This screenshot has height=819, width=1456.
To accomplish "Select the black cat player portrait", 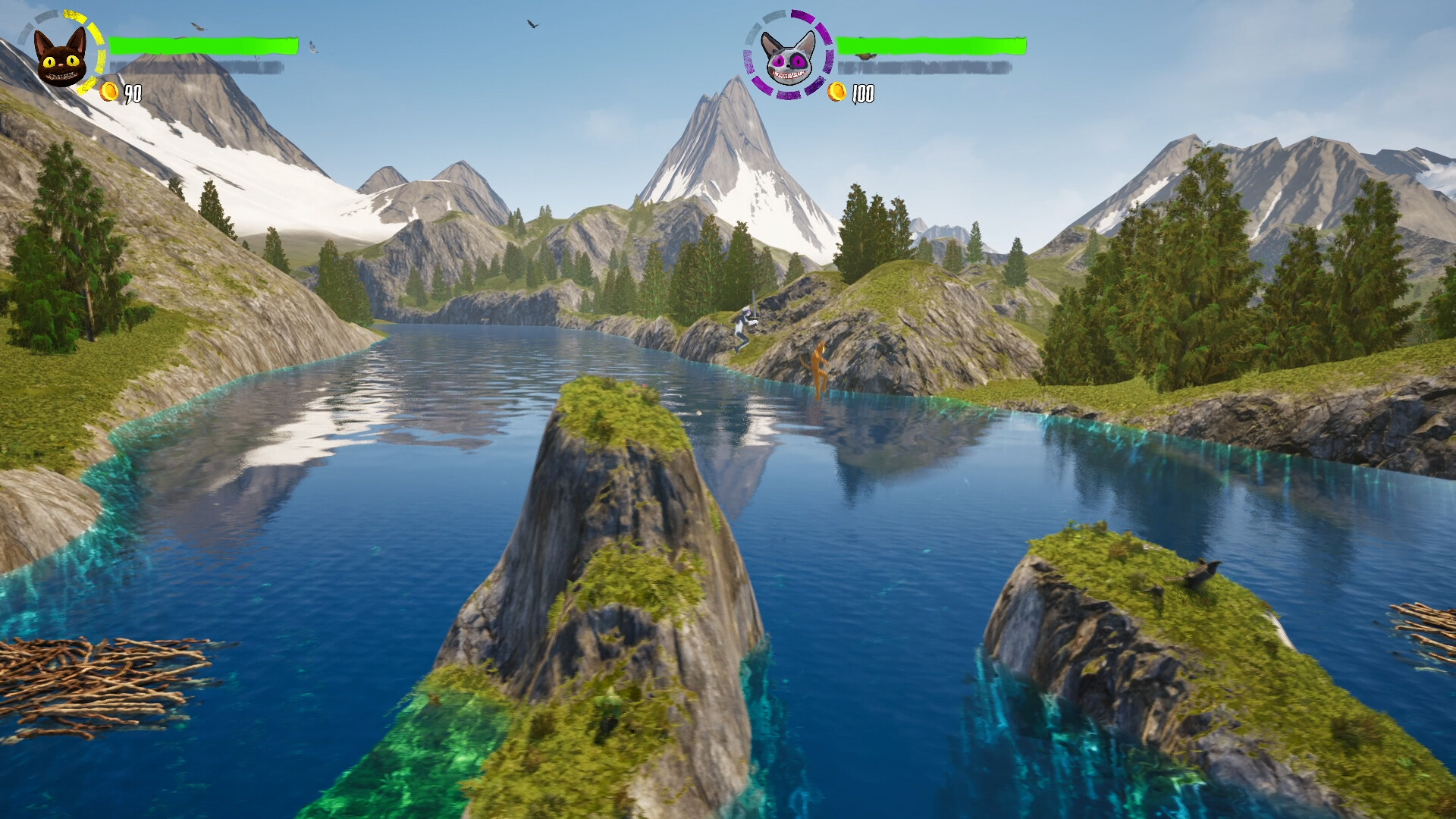I will pyautogui.click(x=61, y=57).
